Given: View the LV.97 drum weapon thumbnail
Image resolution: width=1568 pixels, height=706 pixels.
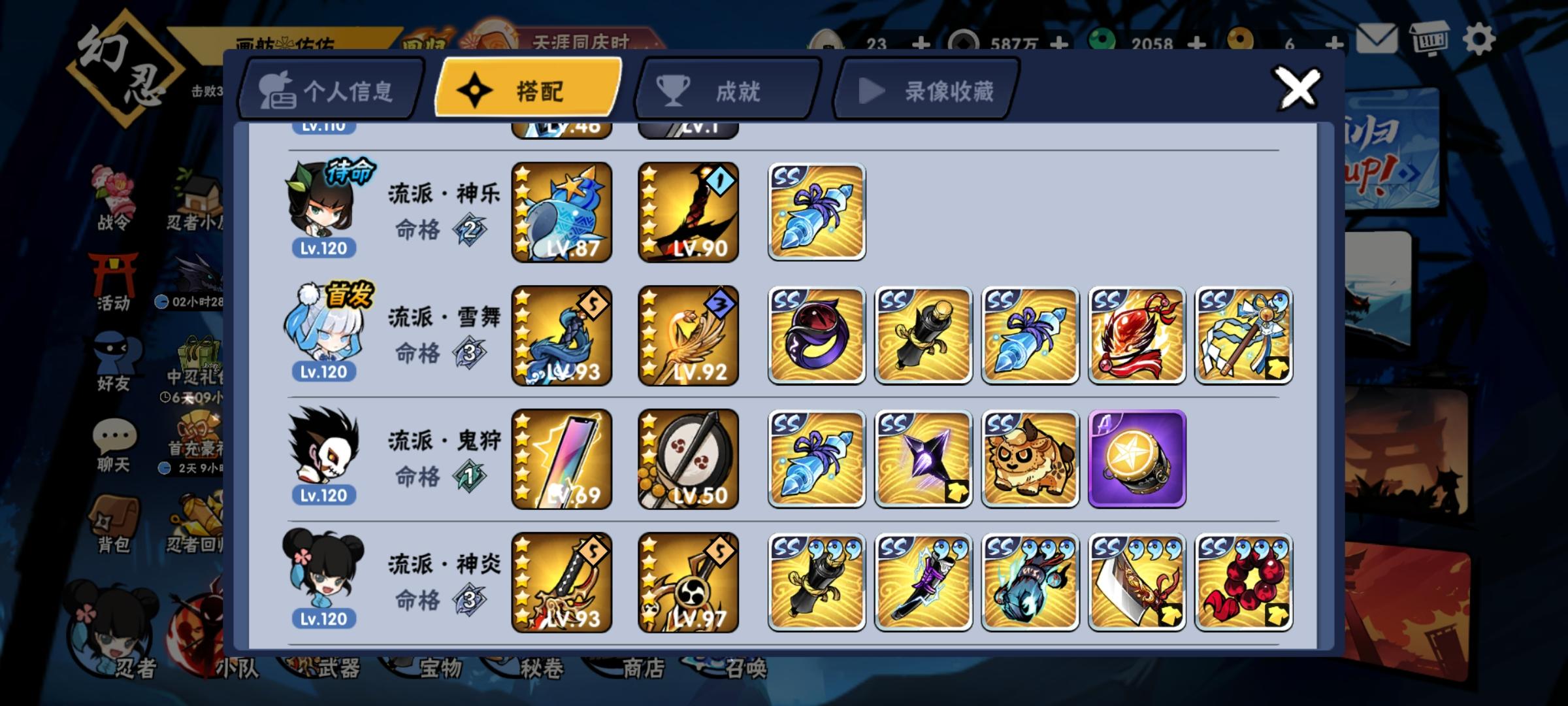Looking at the screenshot, I should click(688, 582).
